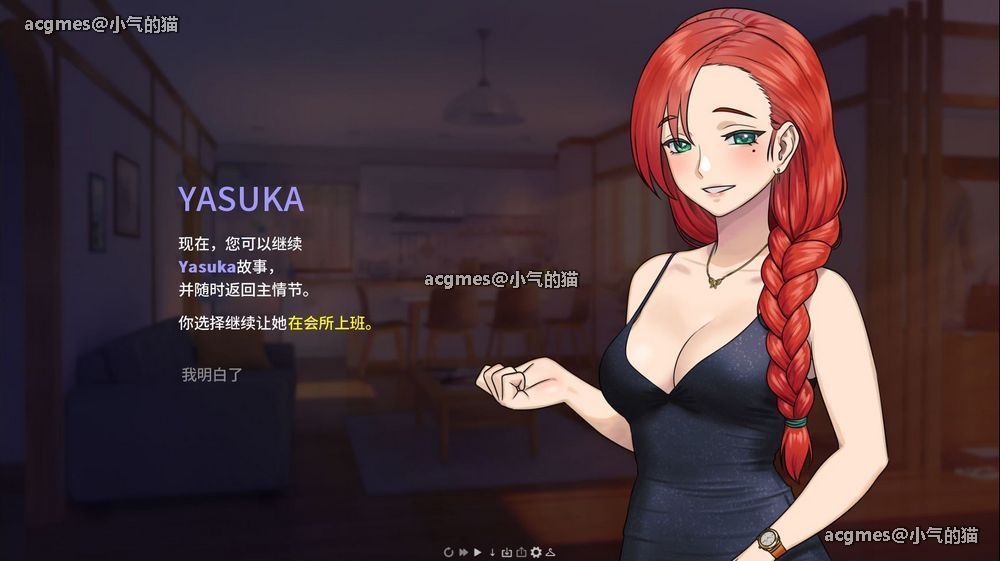Viewport: 1000px width, 561px height.
Task: Confirm with the 我明白了 option
Action: (212, 375)
